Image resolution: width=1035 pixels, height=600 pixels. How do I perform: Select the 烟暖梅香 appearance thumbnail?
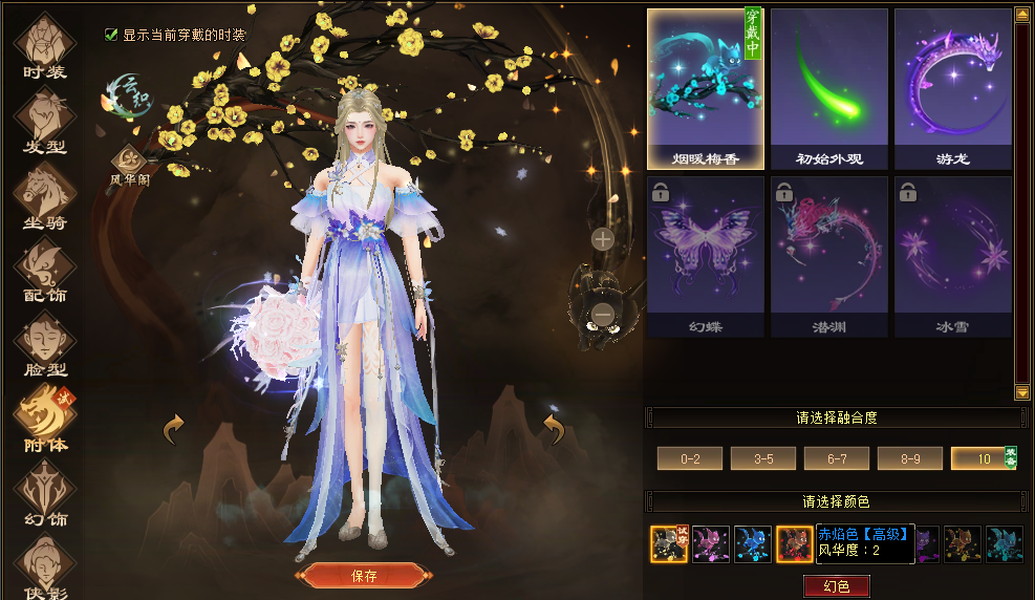pyautogui.click(x=705, y=88)
